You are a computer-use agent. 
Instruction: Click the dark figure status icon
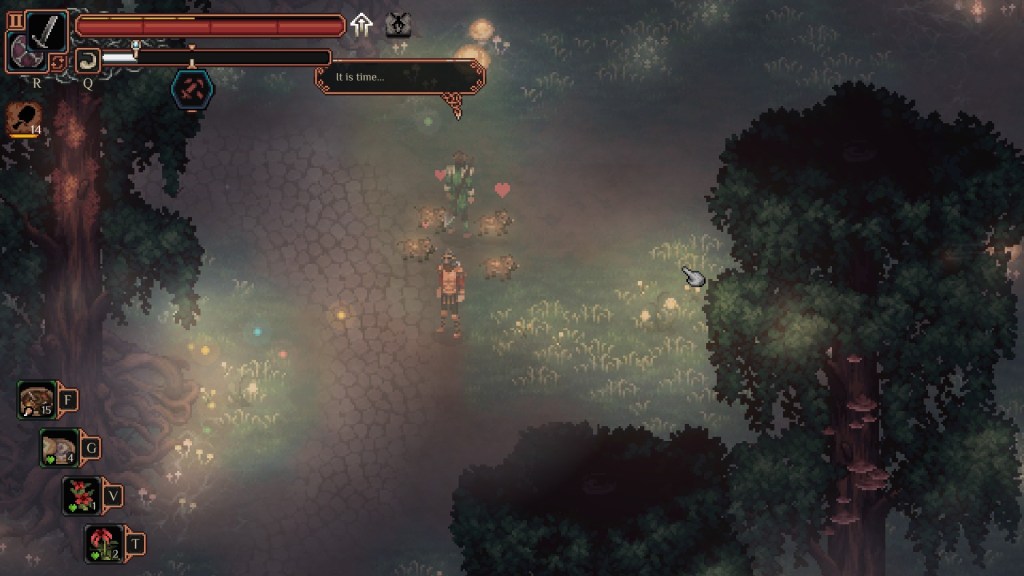tap(398, 25)
